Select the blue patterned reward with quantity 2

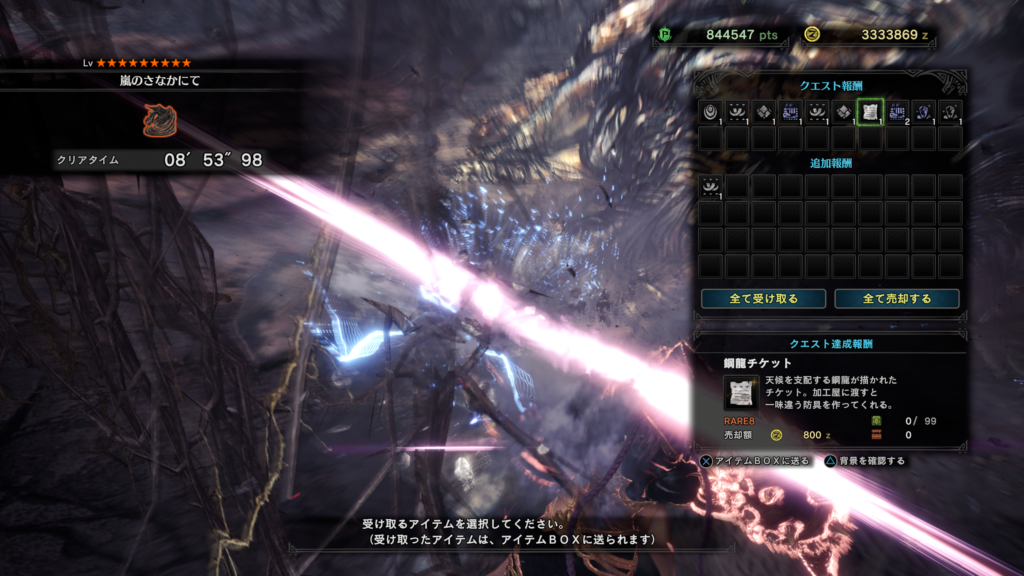(897, 112)
